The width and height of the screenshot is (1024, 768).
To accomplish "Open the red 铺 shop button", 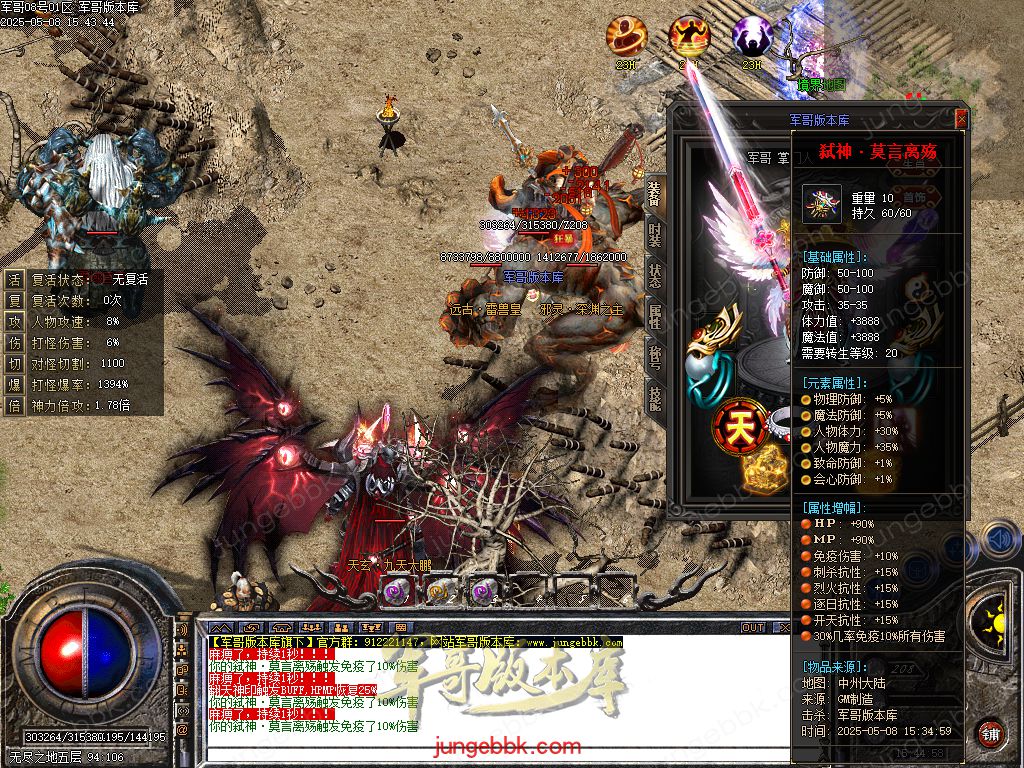I will pyautogui.click(x=989, y=734).
